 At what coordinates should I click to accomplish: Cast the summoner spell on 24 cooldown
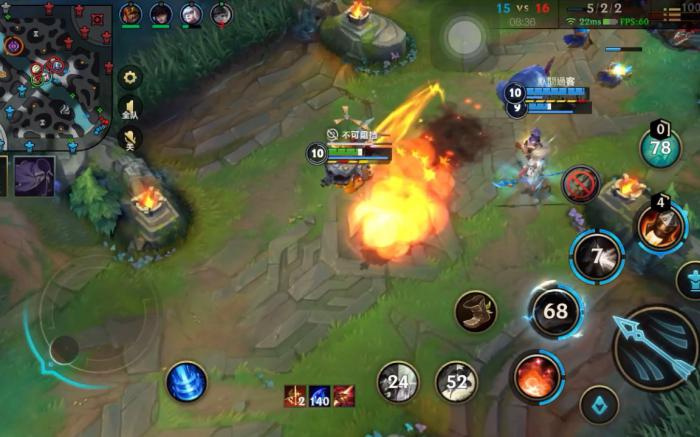tap(398, 381)
